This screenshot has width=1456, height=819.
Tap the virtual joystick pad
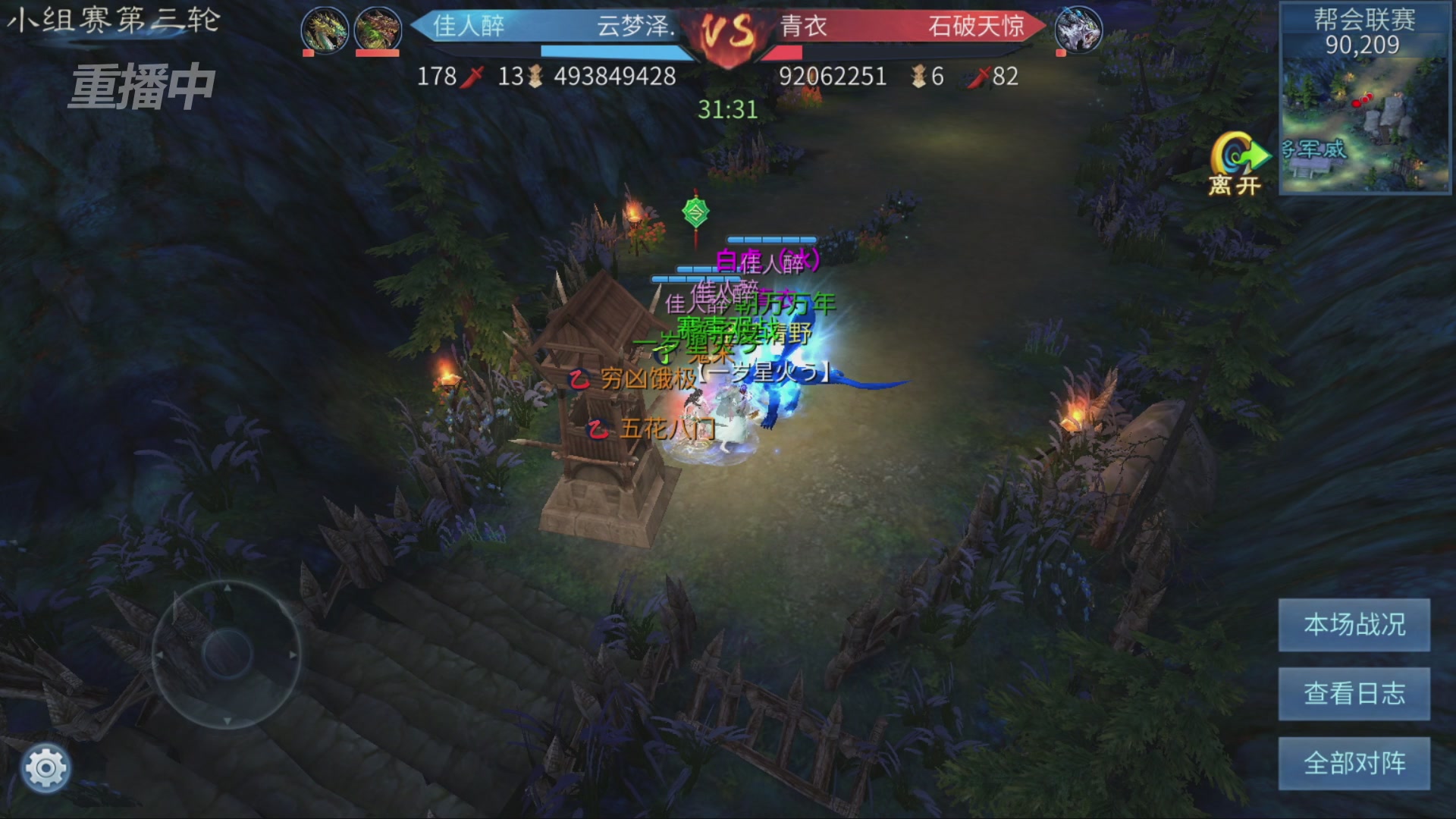(x=227, y=654)
